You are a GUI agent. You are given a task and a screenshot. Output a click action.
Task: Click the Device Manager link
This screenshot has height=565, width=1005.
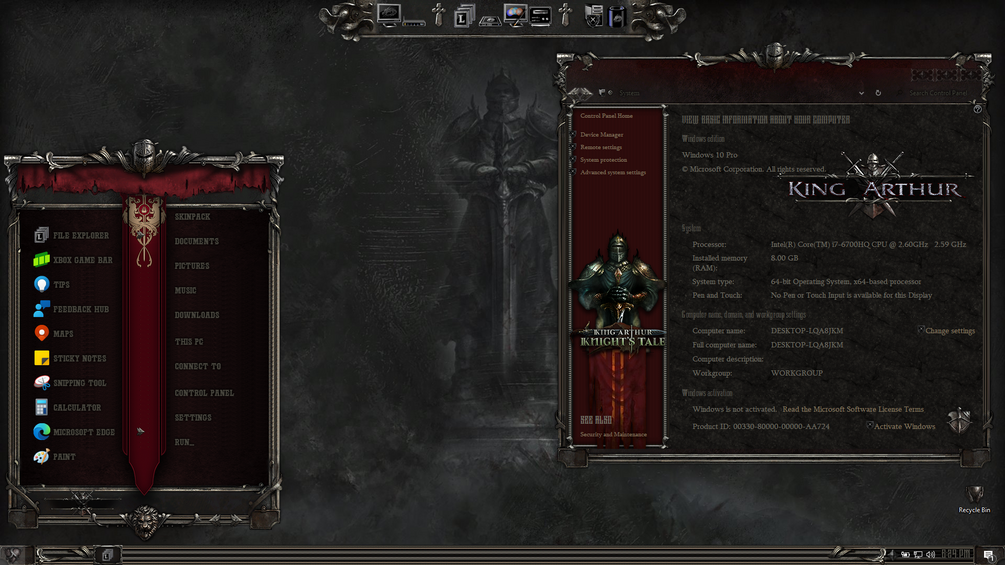(x=601, y=134)
